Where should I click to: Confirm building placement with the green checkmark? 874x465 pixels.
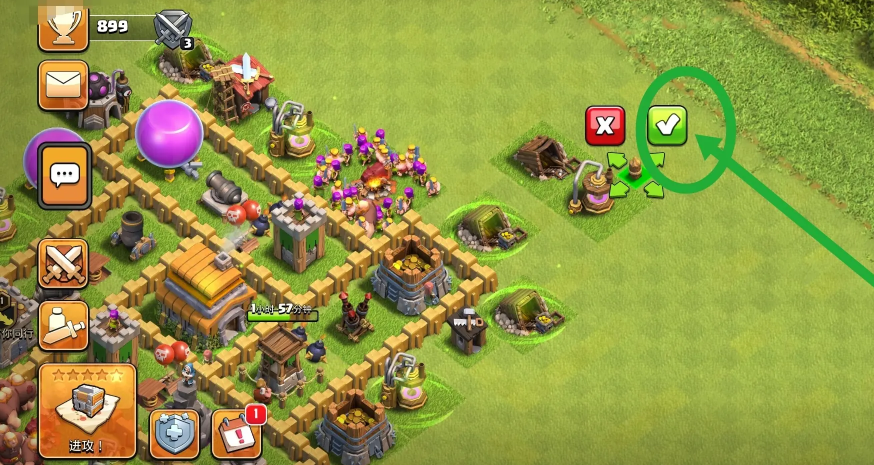667,126
